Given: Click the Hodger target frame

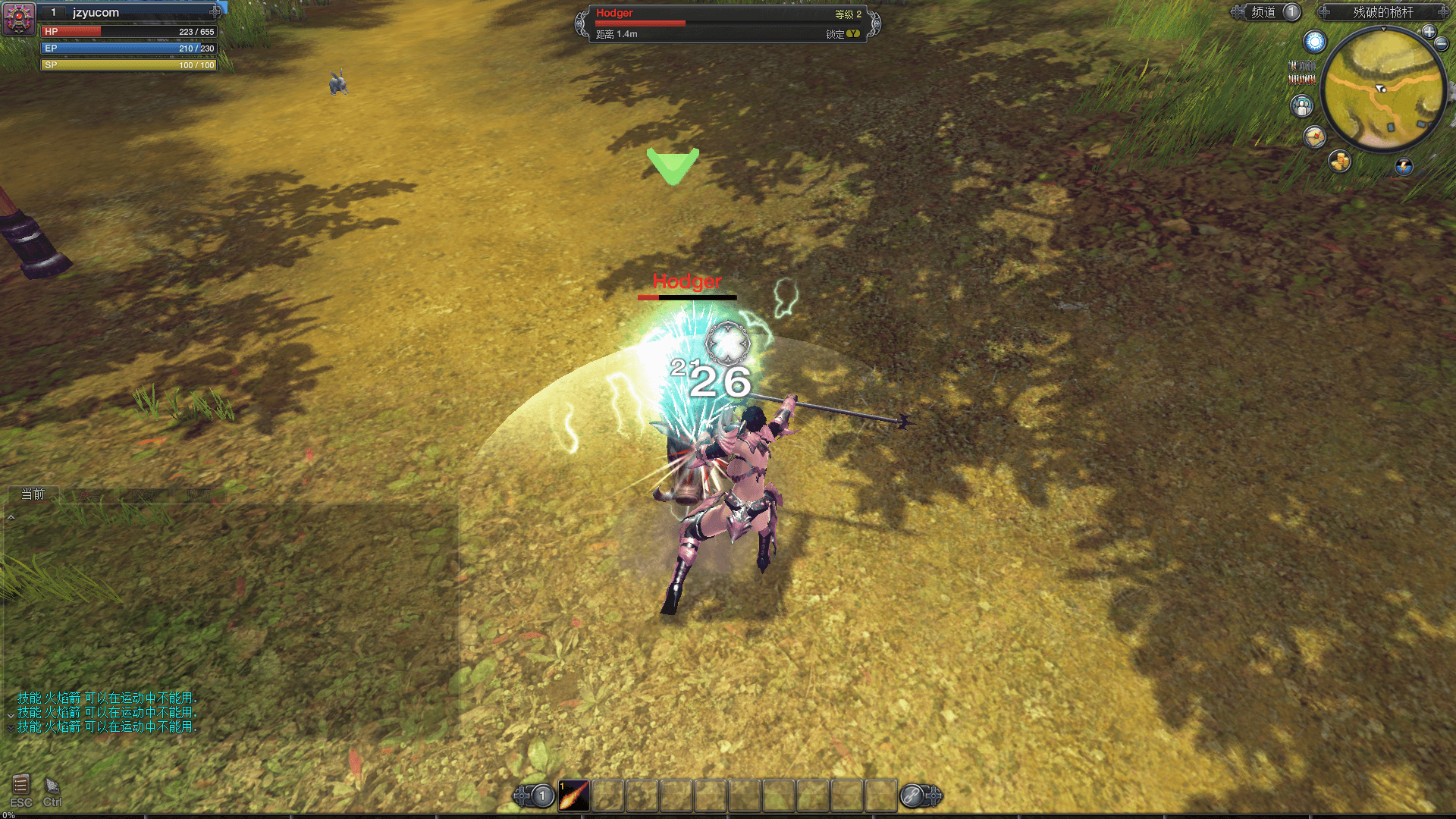Looking at the screenshot, I should [728, 24].
